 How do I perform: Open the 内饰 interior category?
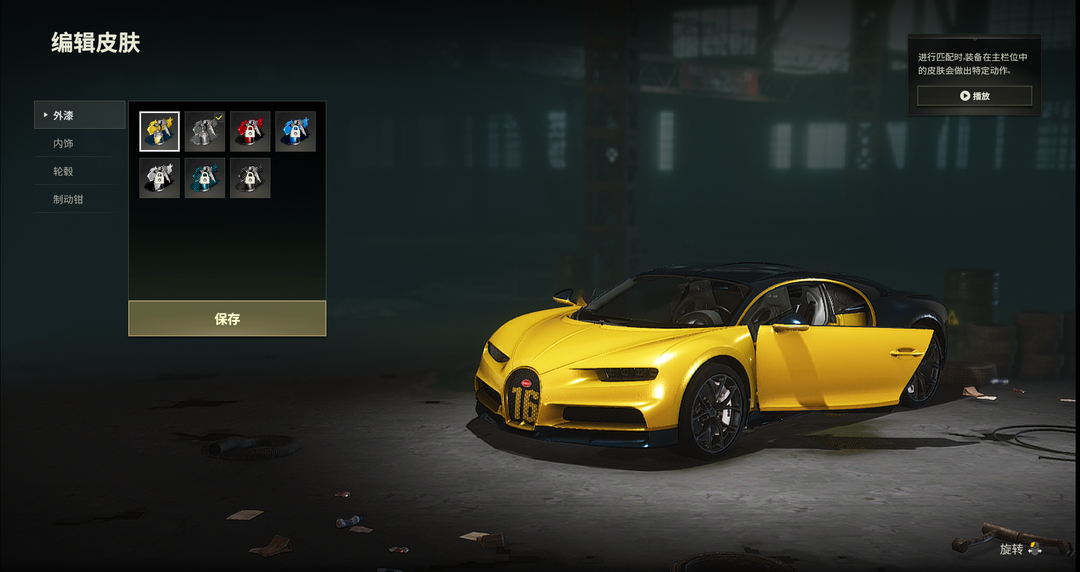point(79,143)
